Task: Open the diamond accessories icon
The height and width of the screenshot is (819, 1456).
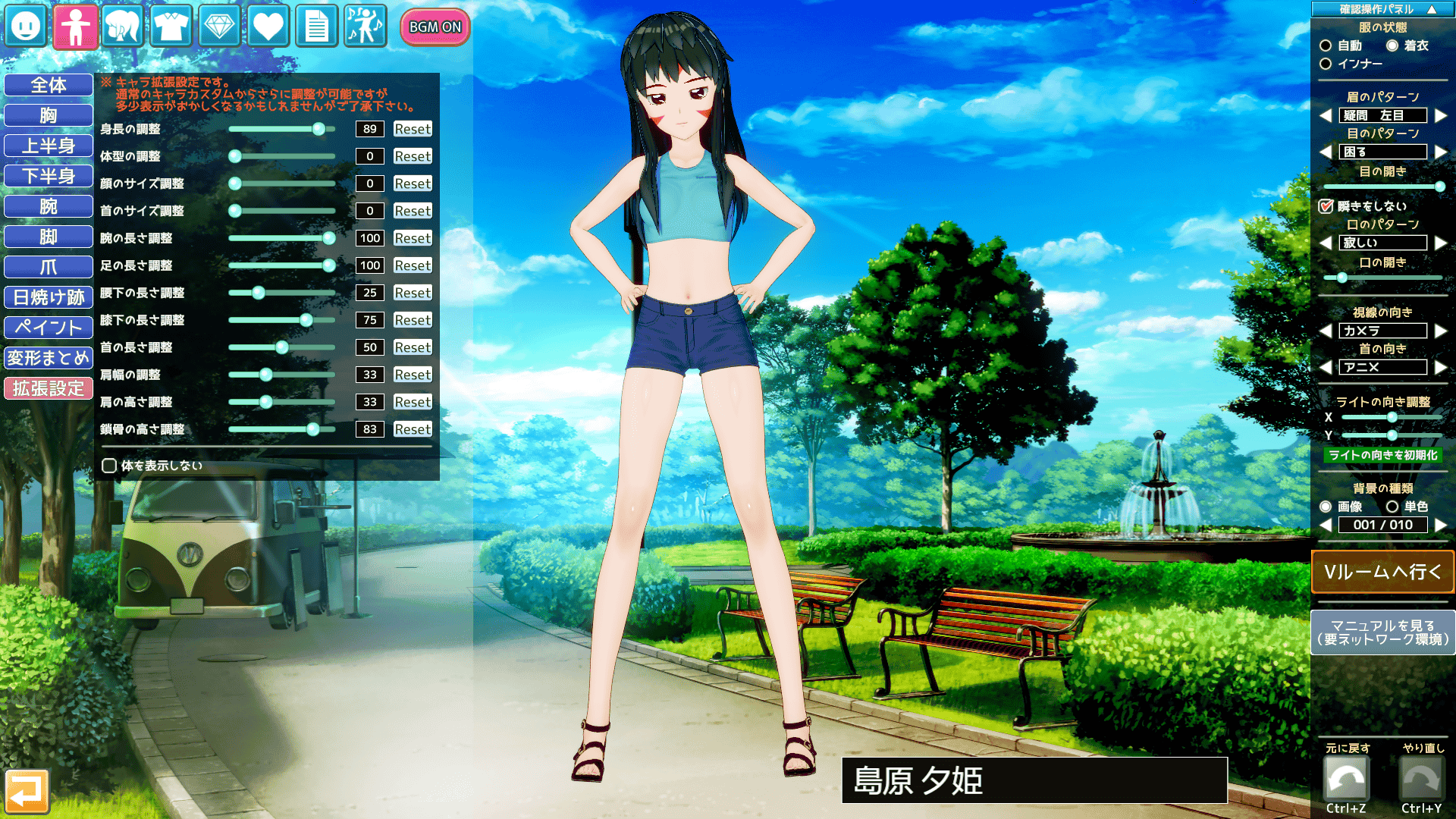Action: [x=219, y=27]
